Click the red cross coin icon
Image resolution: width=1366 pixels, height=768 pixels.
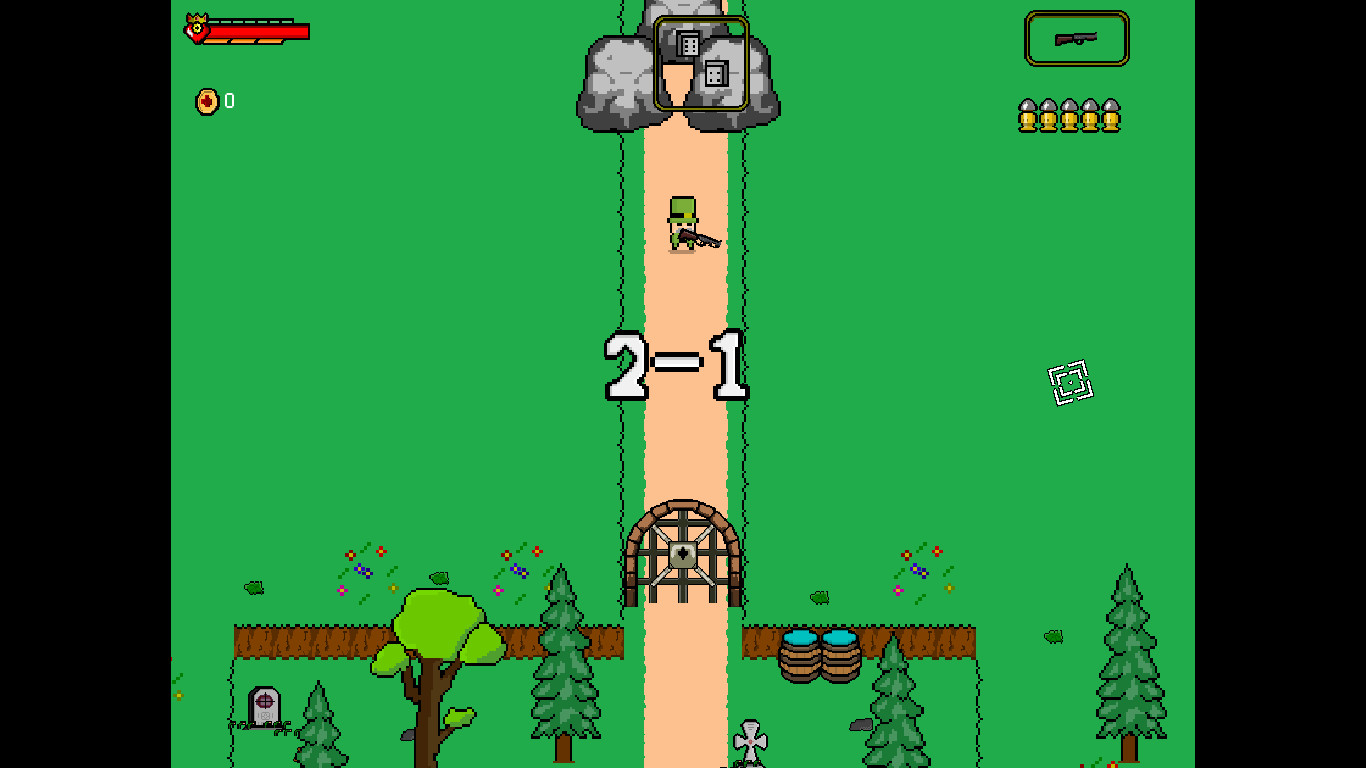click(x=209, y=101)
